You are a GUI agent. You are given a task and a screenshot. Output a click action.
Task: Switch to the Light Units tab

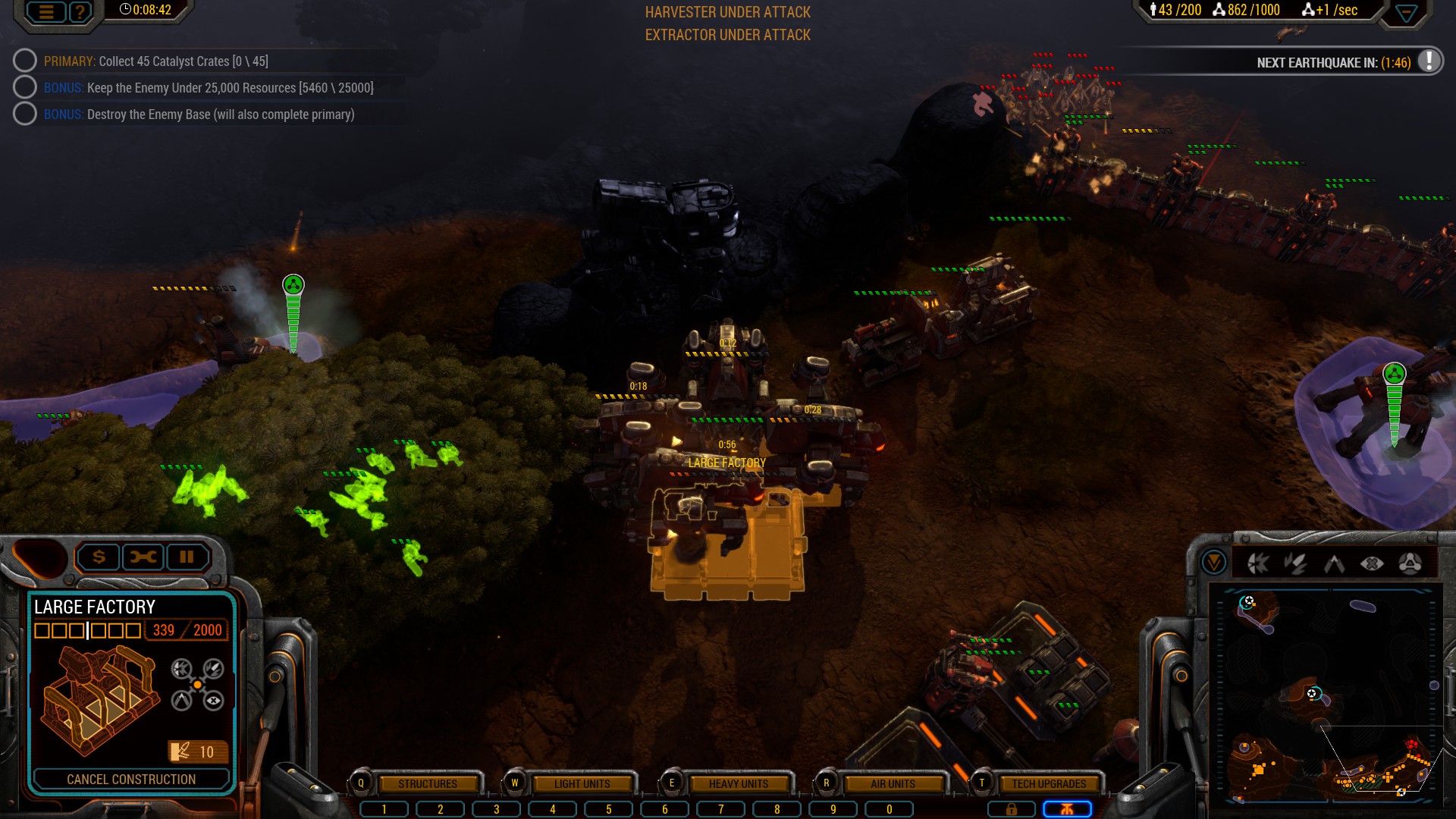(x=582, y=783)
